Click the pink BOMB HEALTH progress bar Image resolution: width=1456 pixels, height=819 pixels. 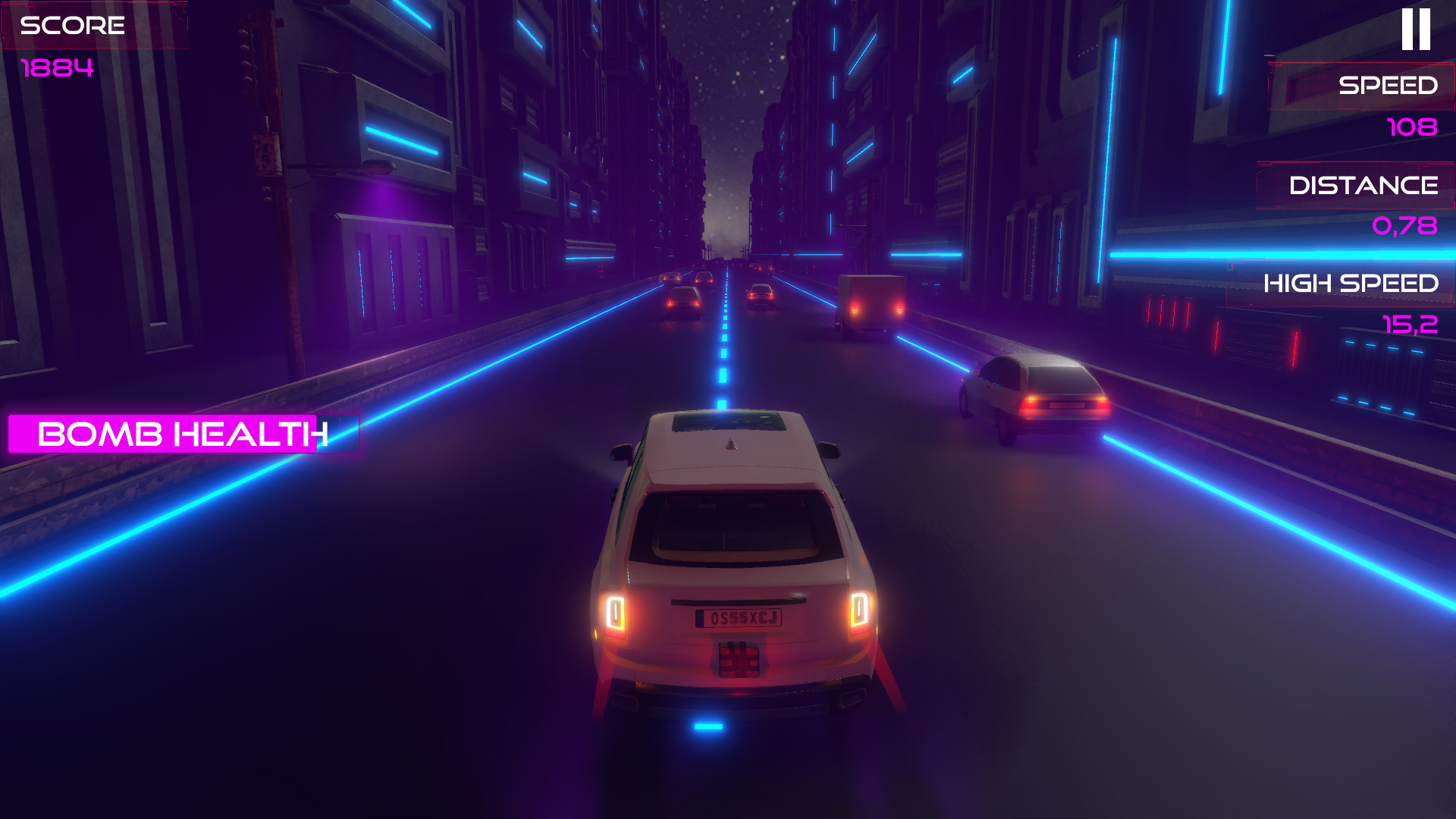coord(184,435)
